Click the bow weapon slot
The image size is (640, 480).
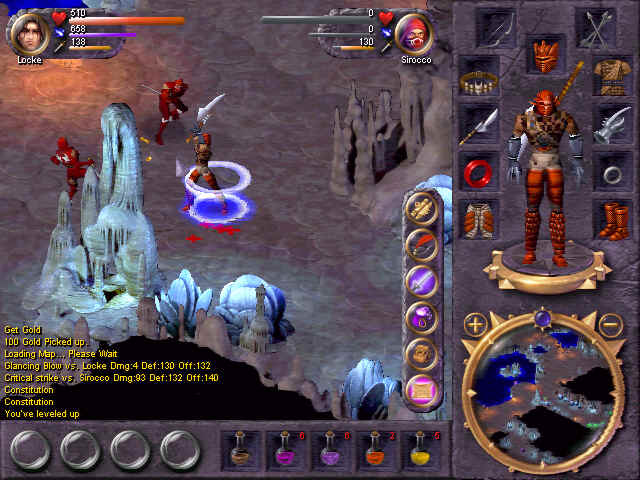pos(496,27)
